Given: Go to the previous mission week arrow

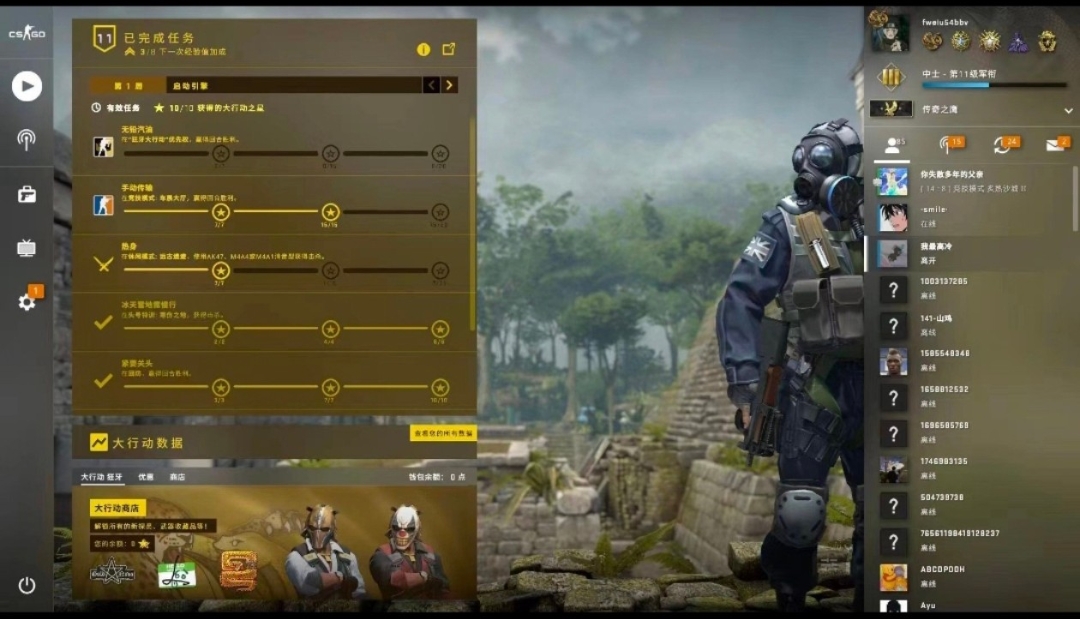Looking at the screenshot, I should 431,85.
